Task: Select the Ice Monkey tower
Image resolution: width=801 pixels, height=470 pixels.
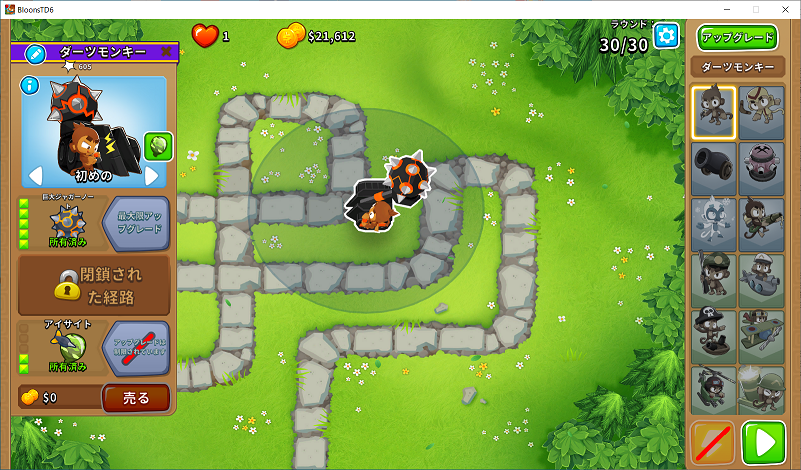Action: (x=714, y=223)
